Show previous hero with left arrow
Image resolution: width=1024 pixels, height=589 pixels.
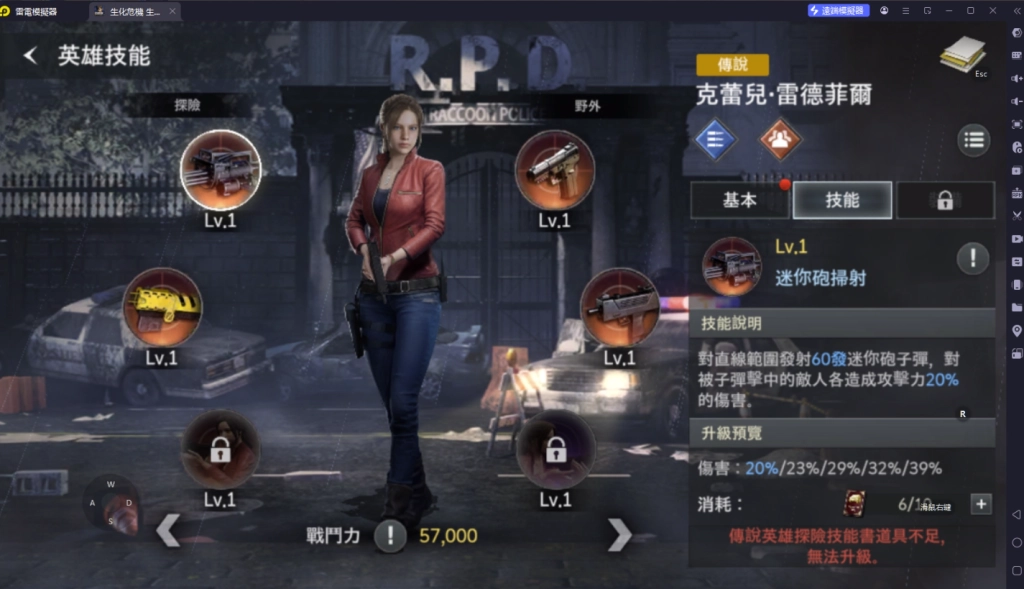[168, 531]
